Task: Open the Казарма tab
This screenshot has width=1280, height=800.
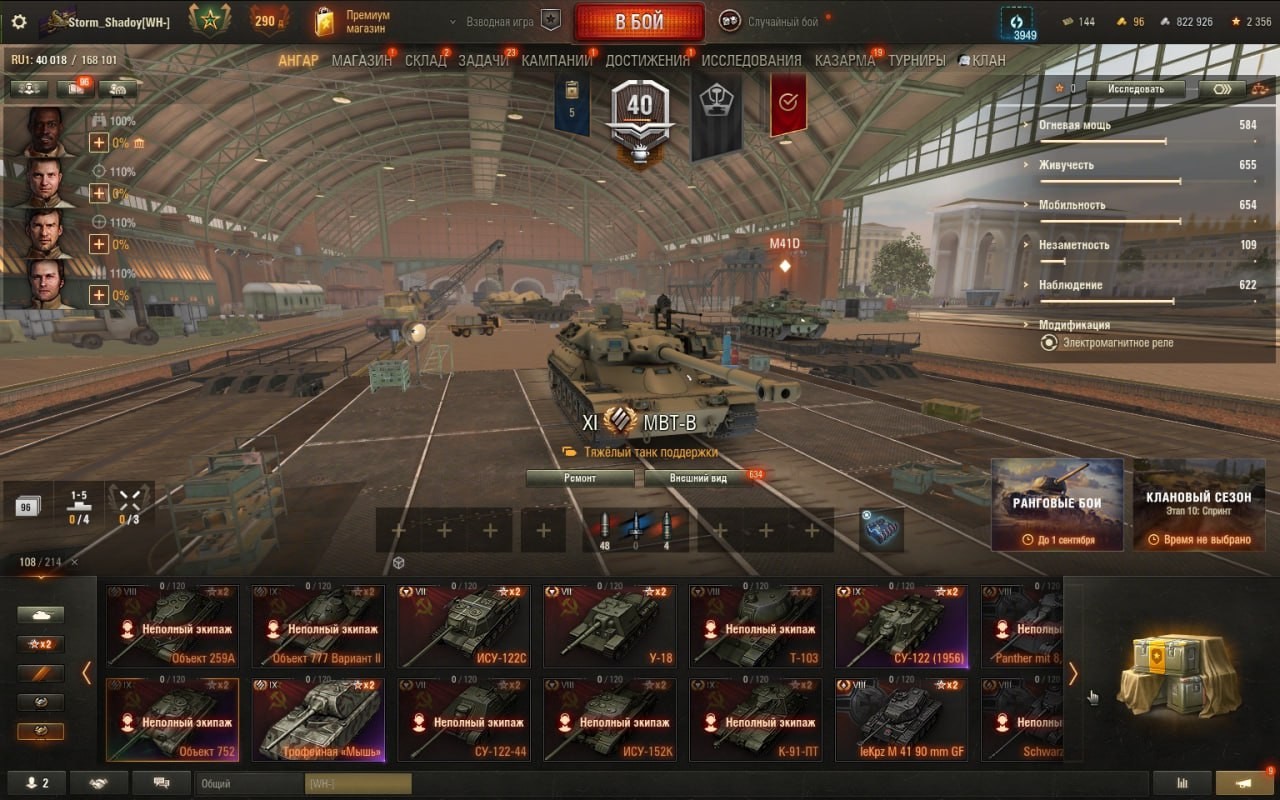Action: 844,60
